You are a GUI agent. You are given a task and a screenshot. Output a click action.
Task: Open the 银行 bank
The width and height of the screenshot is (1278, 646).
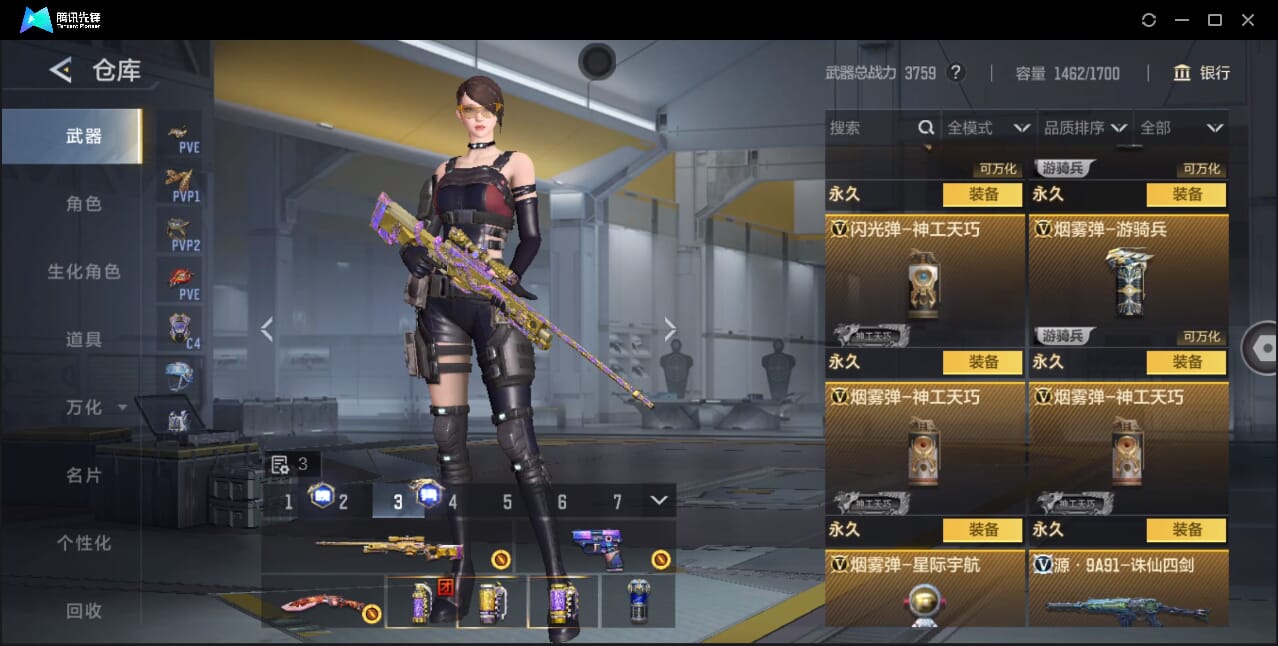[x=1201, y=73]
